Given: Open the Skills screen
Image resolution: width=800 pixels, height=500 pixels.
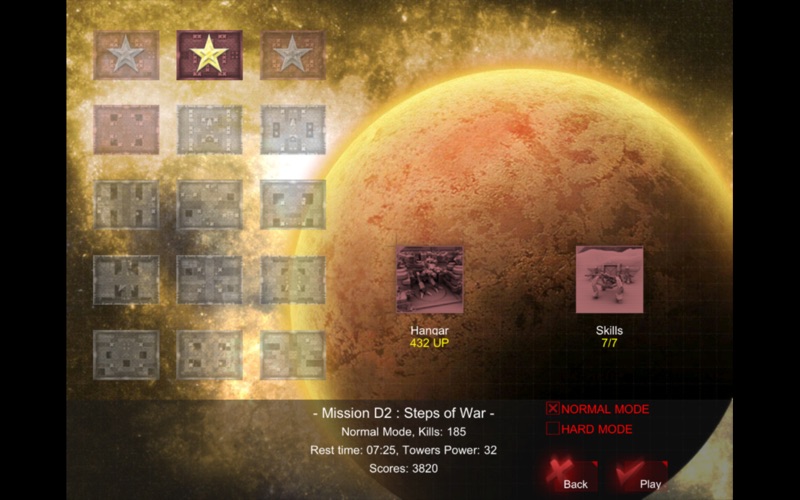Looking at the screenshot, I should point(609,280).
